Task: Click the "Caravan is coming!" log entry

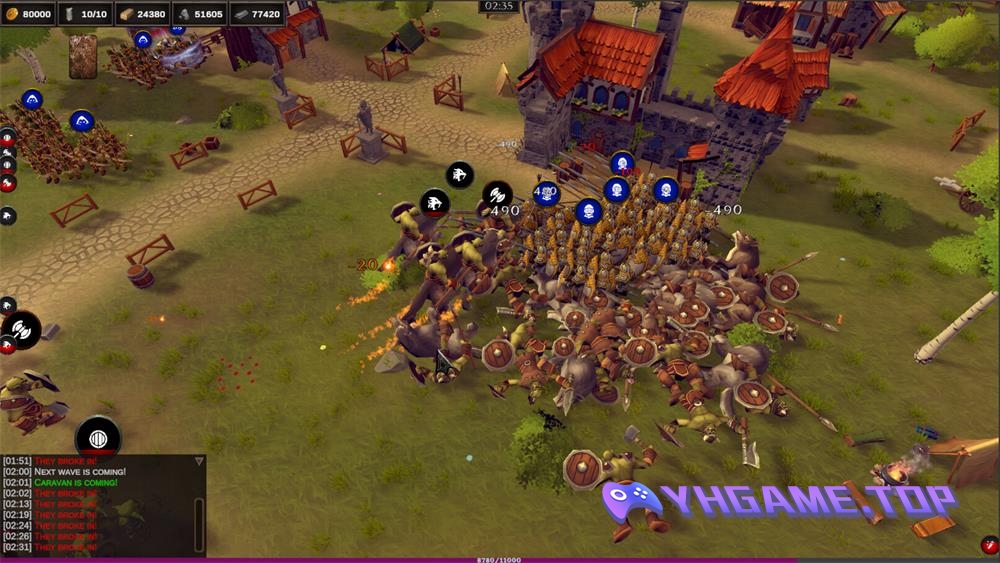Action: [x=75, y=483]
